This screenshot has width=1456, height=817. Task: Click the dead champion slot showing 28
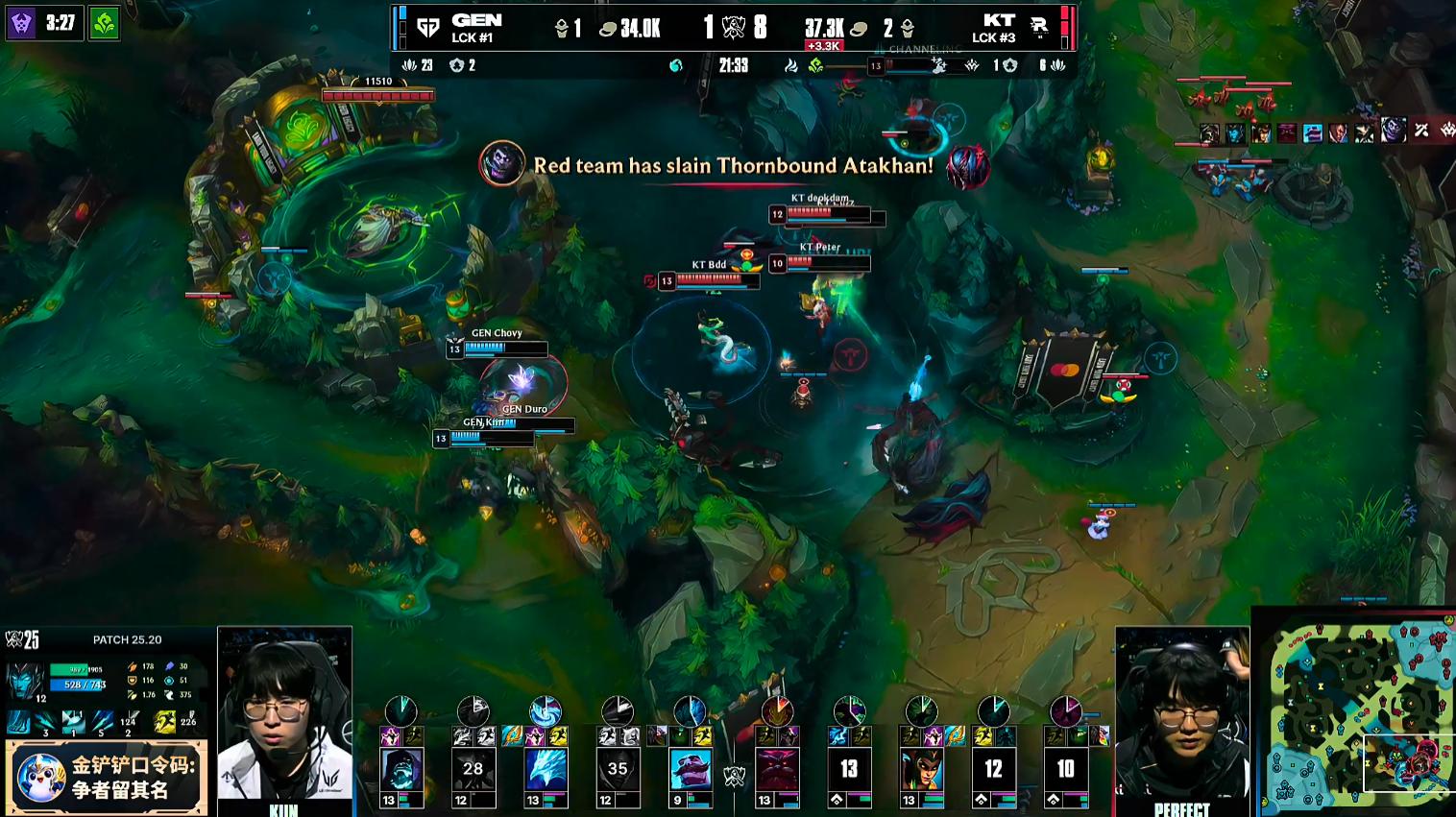click(473, 770)
